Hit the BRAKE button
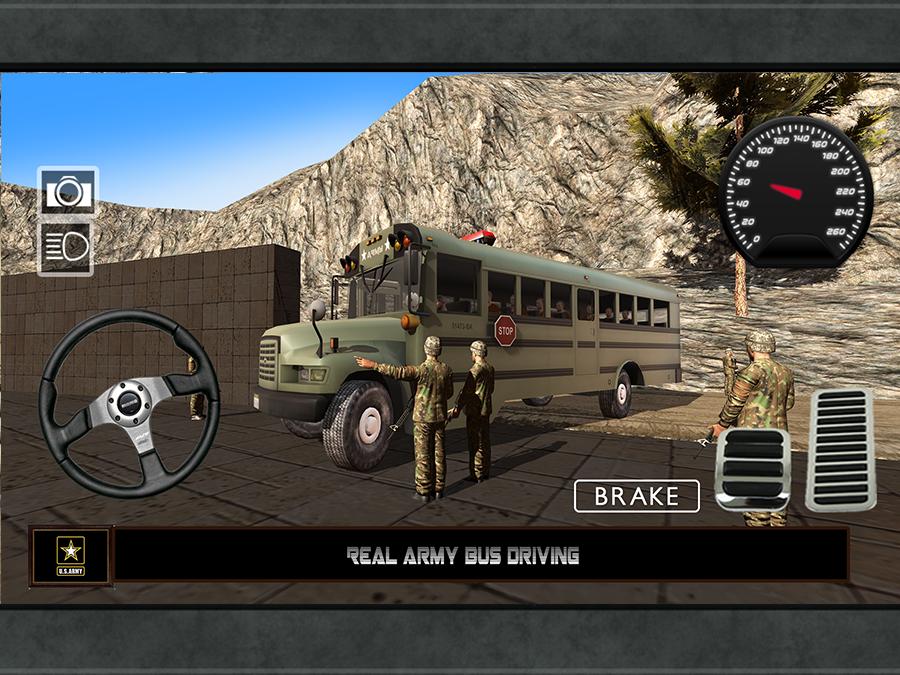Viewport: 900px width, 675px height. 636,495
